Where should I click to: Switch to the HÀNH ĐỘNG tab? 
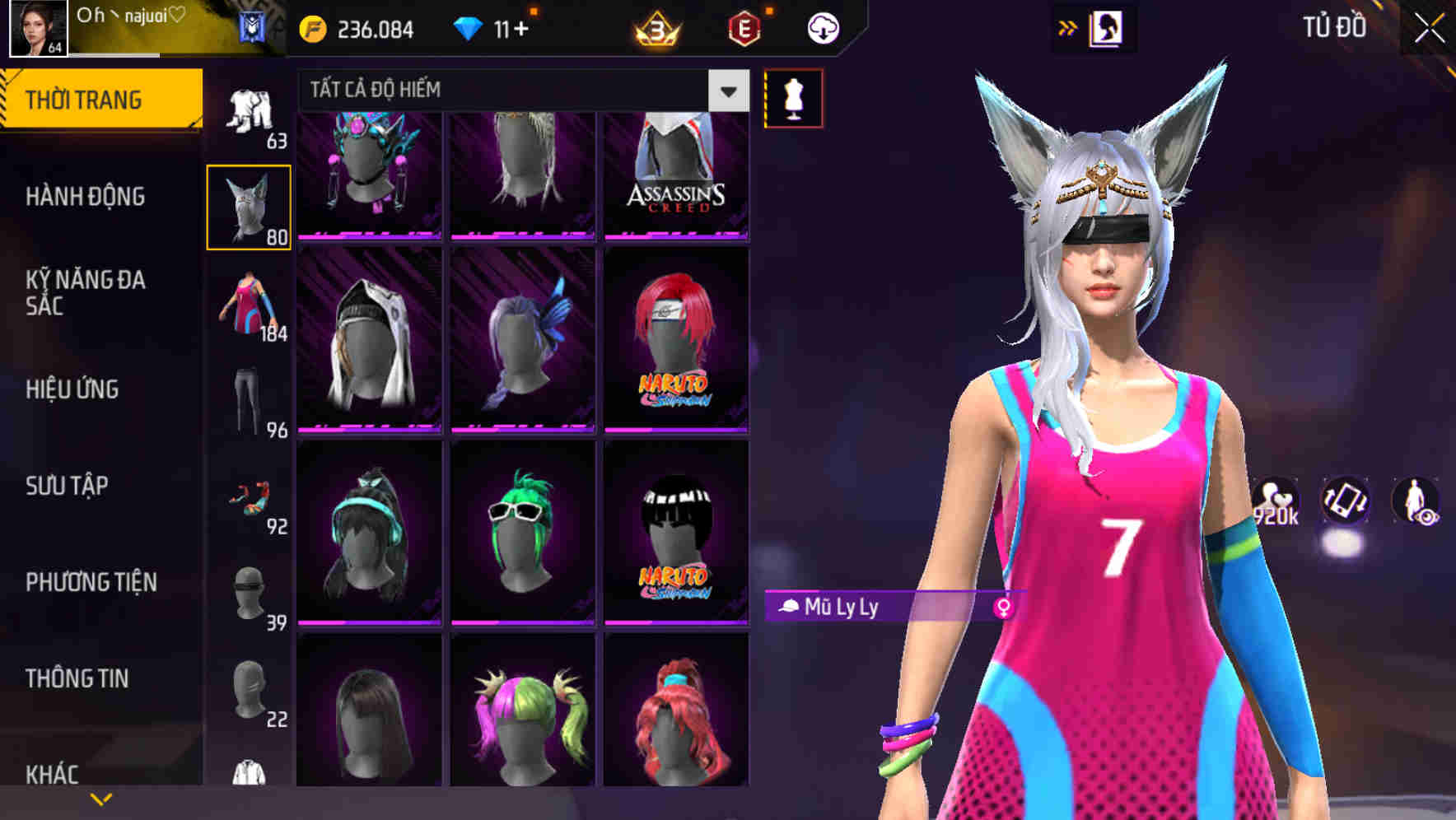tap(86, 197)
